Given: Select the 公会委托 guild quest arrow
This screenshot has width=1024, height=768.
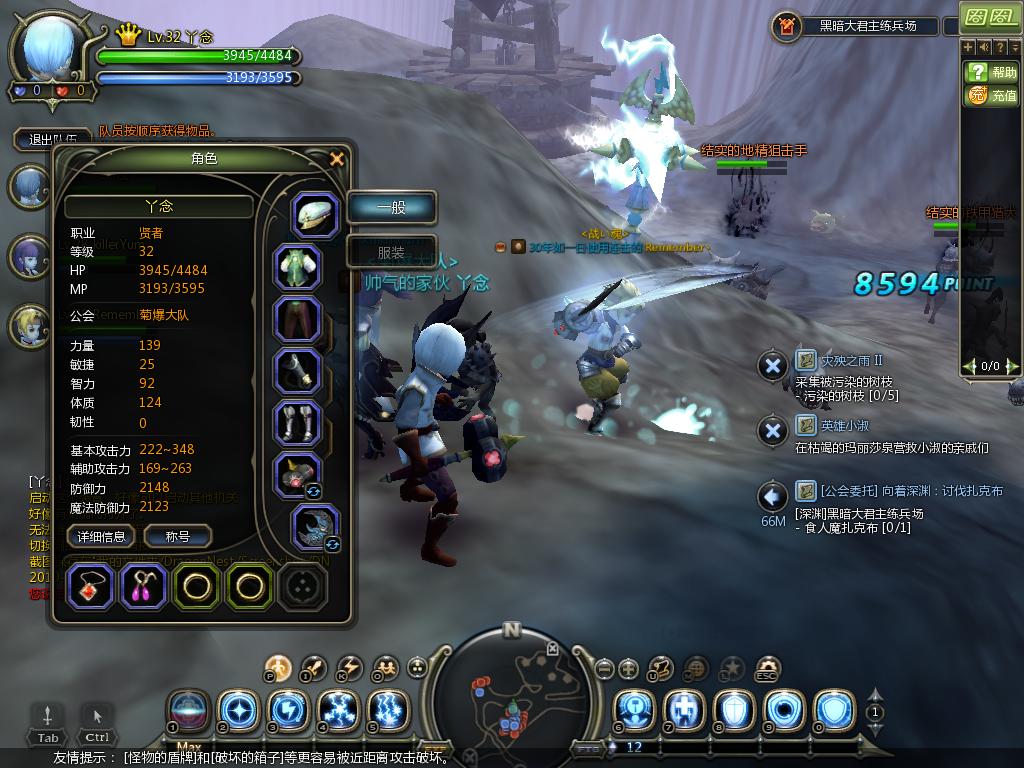Looking at the screenshot, I should 772,495.
